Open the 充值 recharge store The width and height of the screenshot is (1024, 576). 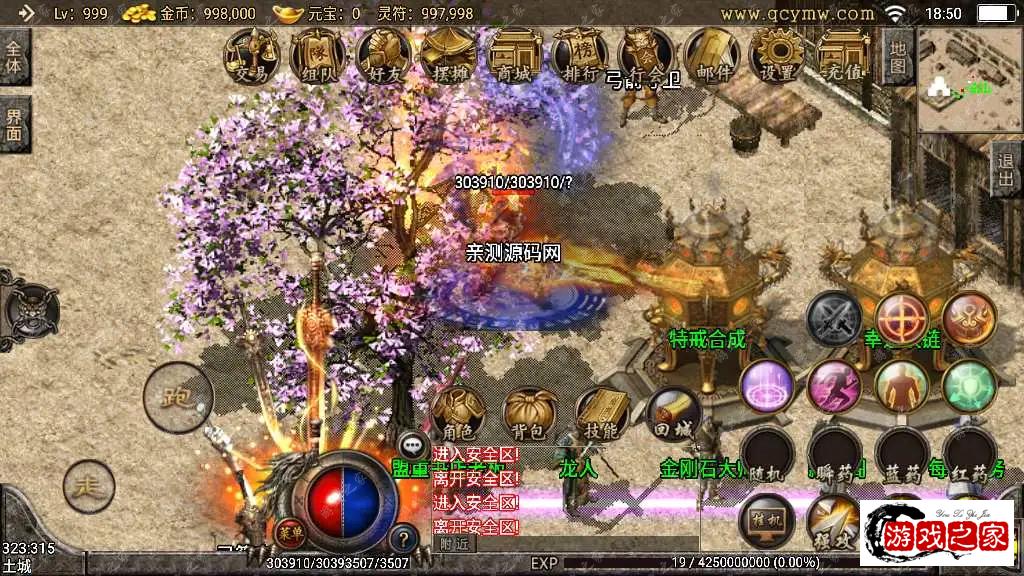pos(843,55)
